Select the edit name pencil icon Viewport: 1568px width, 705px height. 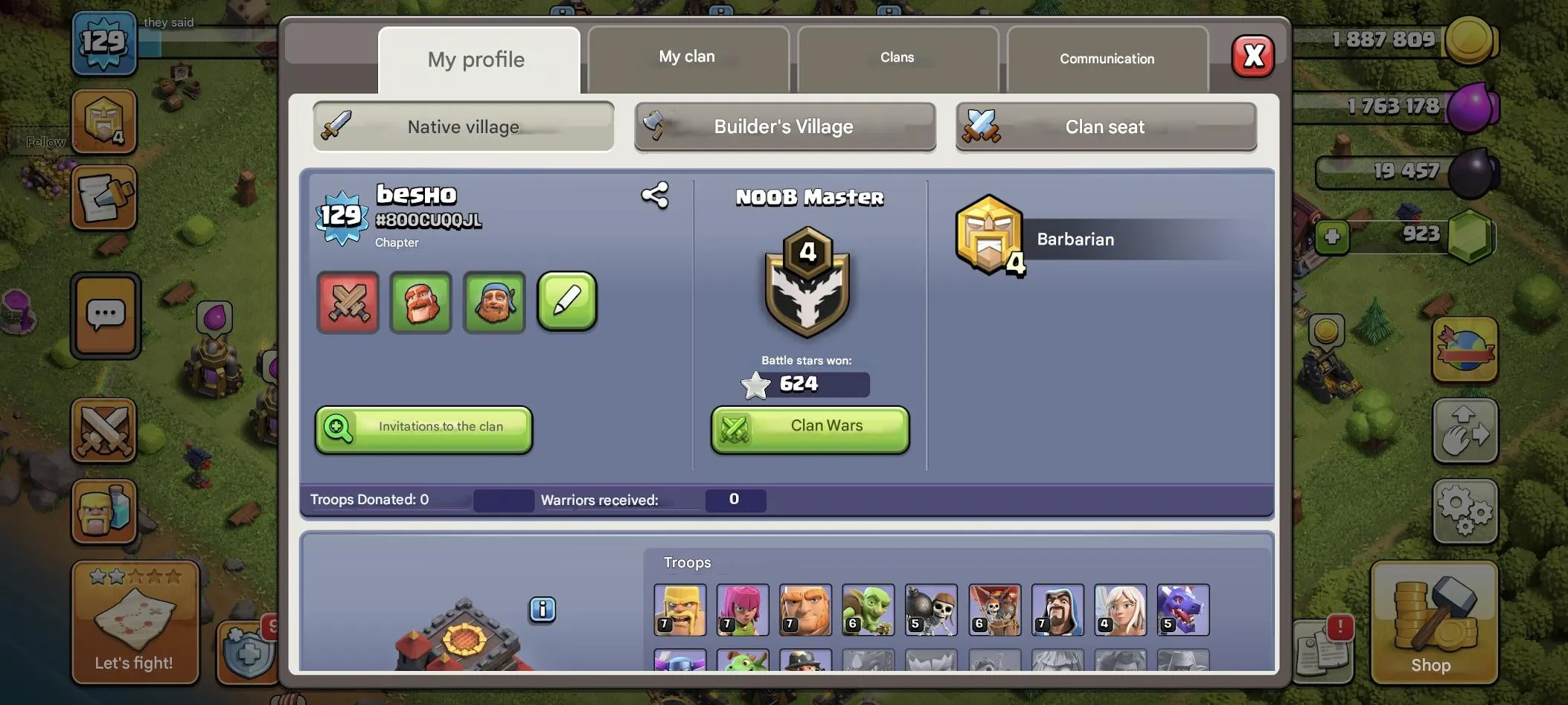[x=566, y=303]
